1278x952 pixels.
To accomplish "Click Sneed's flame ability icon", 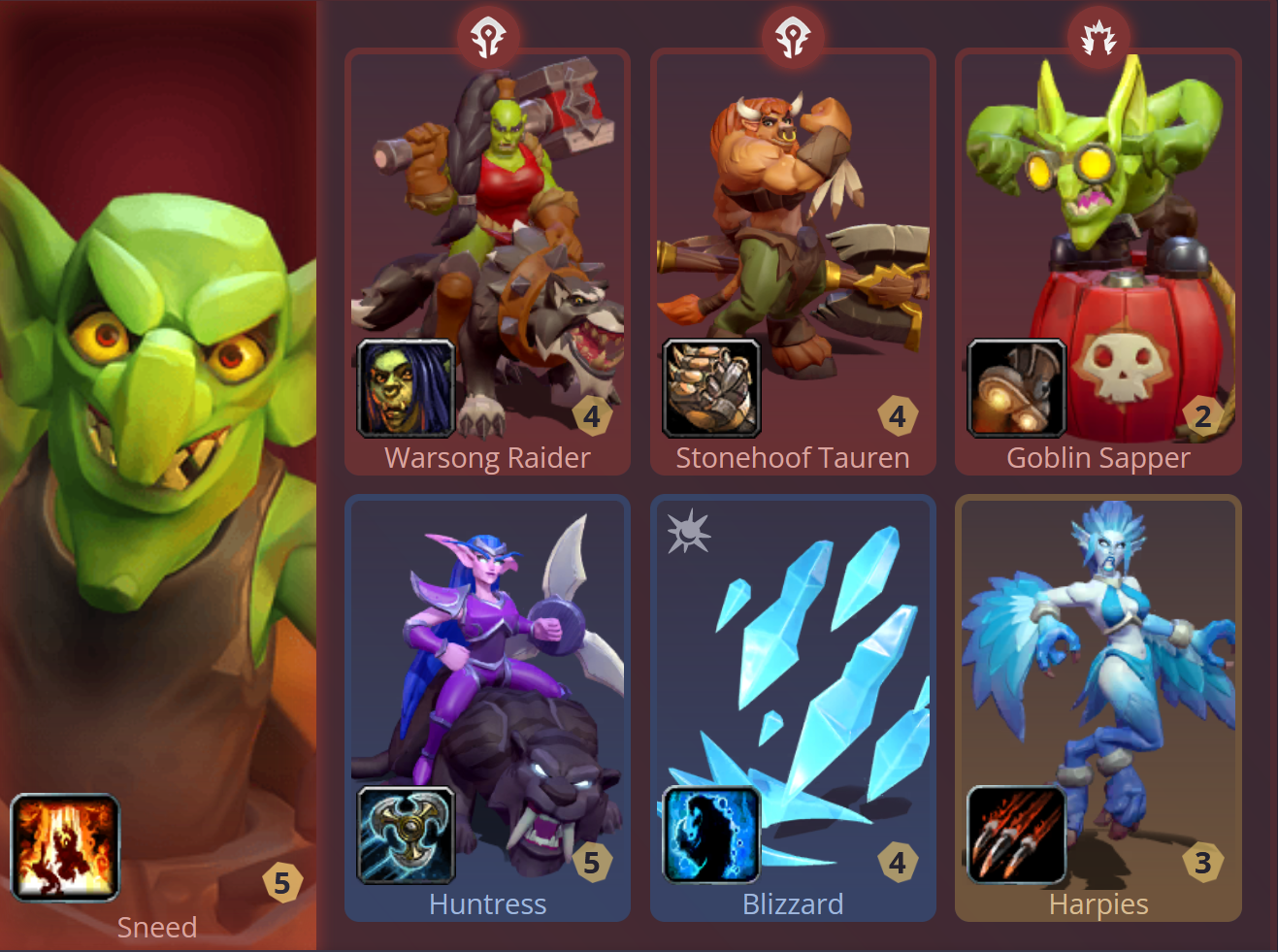I will 64,846.
